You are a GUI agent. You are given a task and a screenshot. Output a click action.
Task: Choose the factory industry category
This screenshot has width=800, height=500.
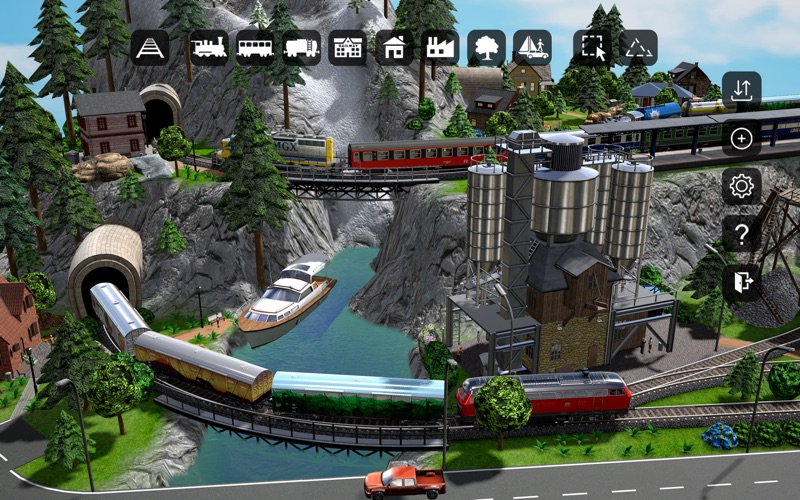pyautogui.click(x=440, y=47)
